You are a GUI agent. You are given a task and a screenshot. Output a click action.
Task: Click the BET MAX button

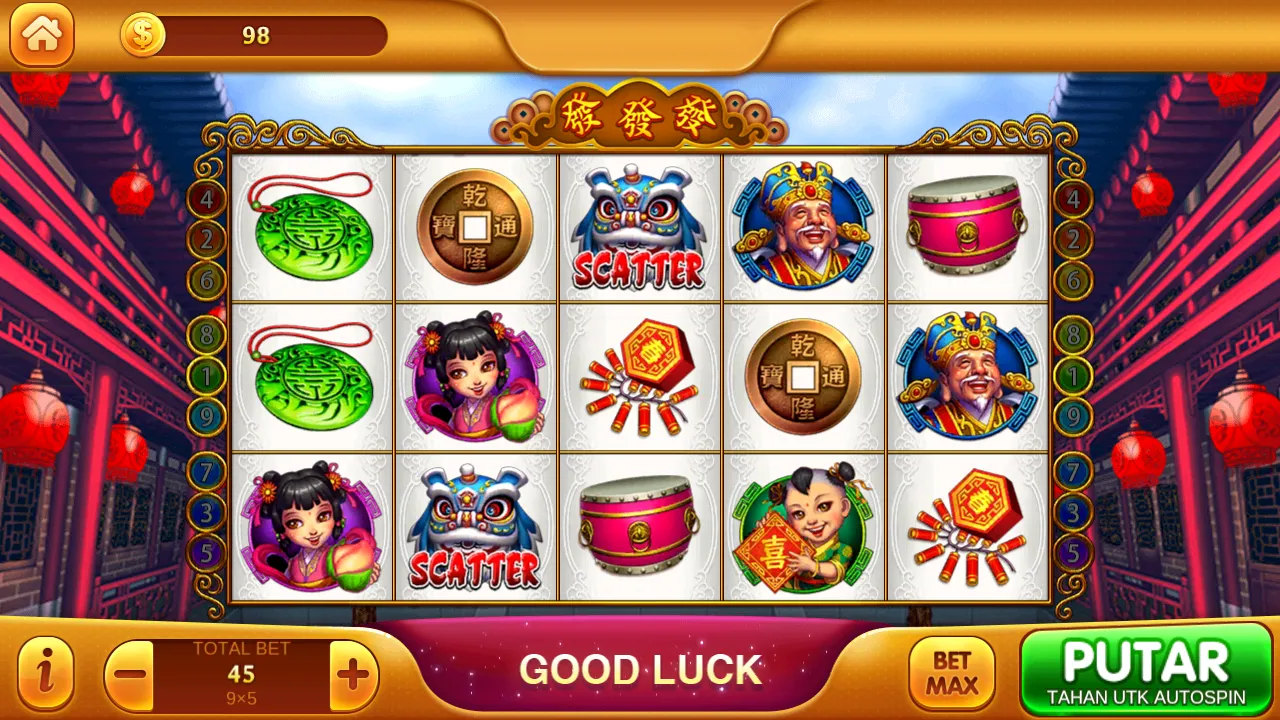point(952,668)
